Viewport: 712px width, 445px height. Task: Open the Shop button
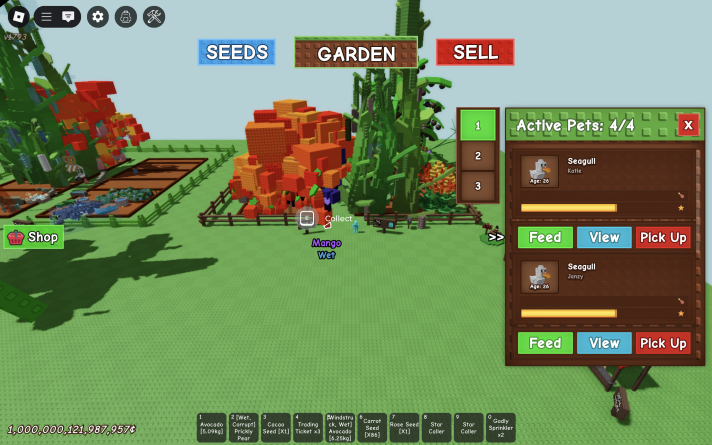tap(34, 237)
